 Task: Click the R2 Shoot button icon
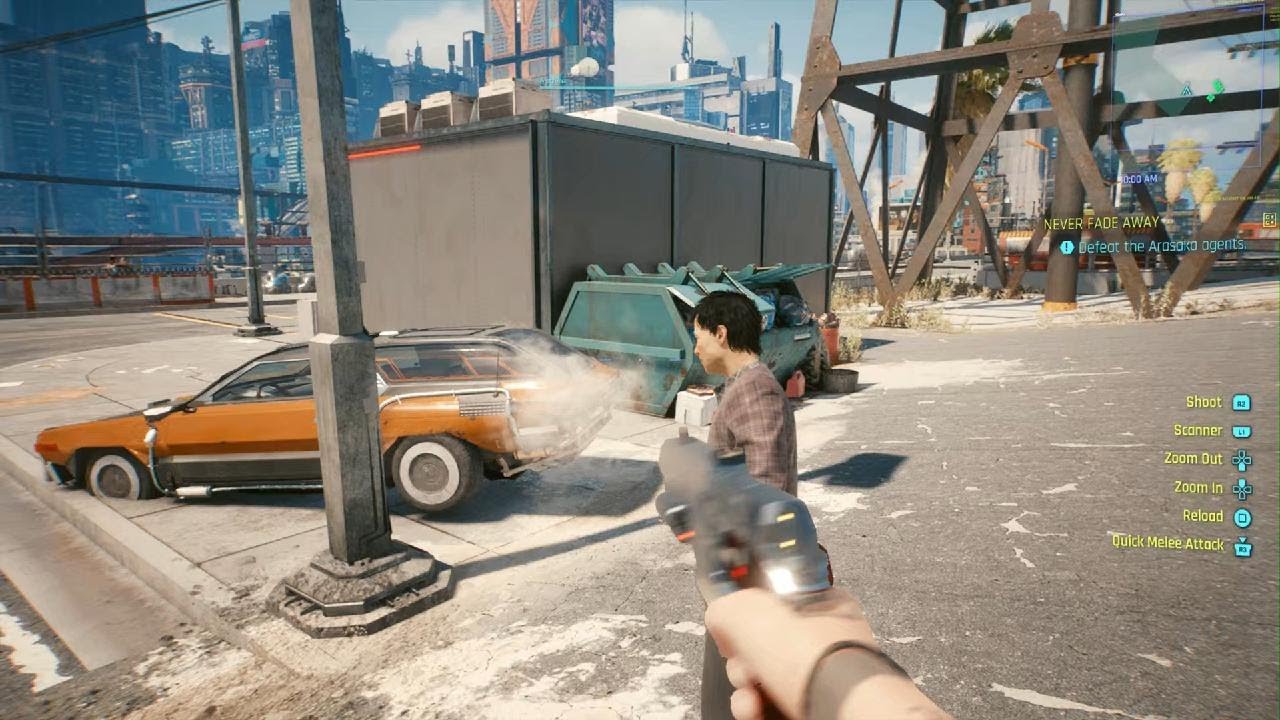1241,402
